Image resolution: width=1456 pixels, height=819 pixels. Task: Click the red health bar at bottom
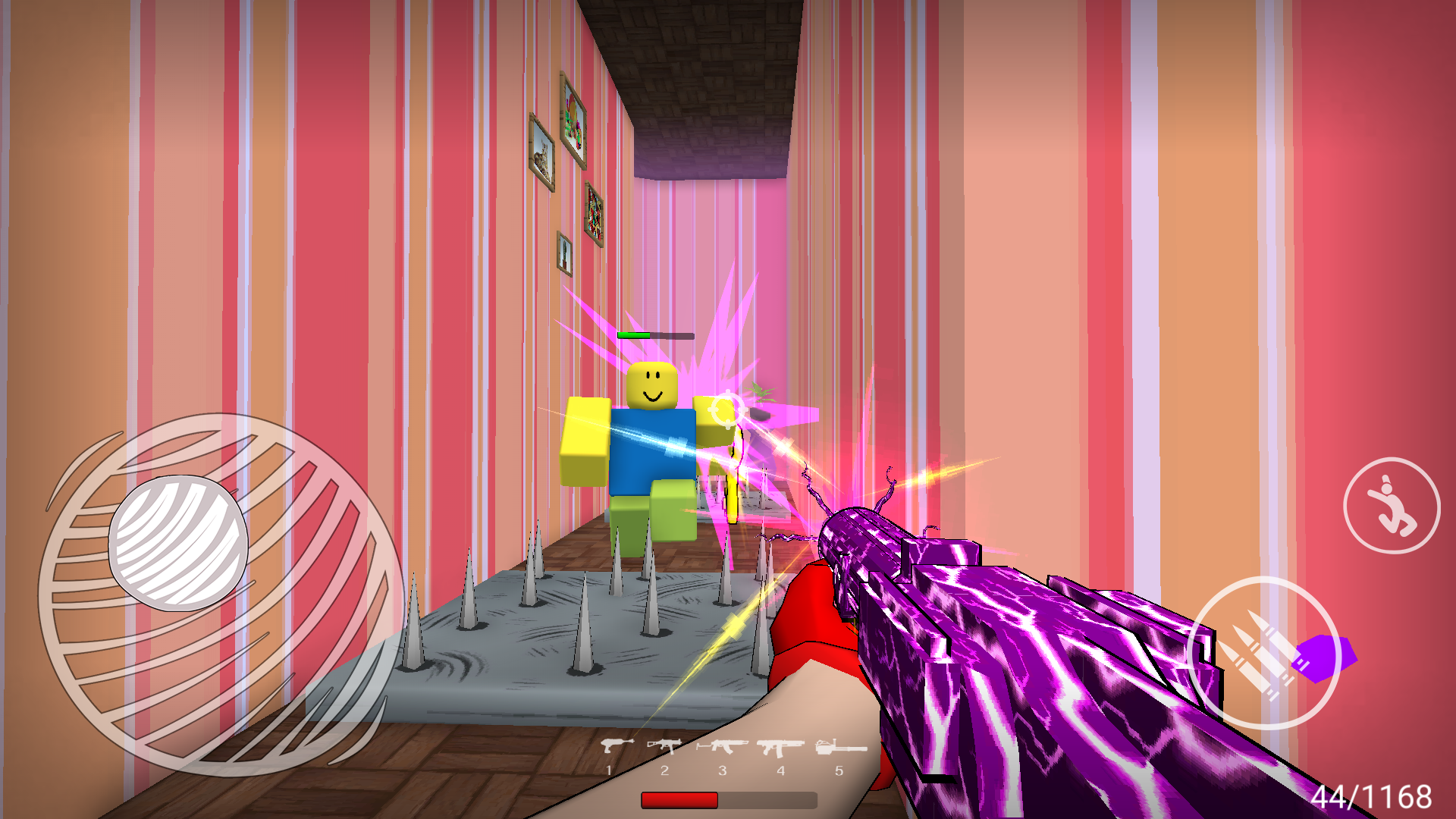click(679, 799)
